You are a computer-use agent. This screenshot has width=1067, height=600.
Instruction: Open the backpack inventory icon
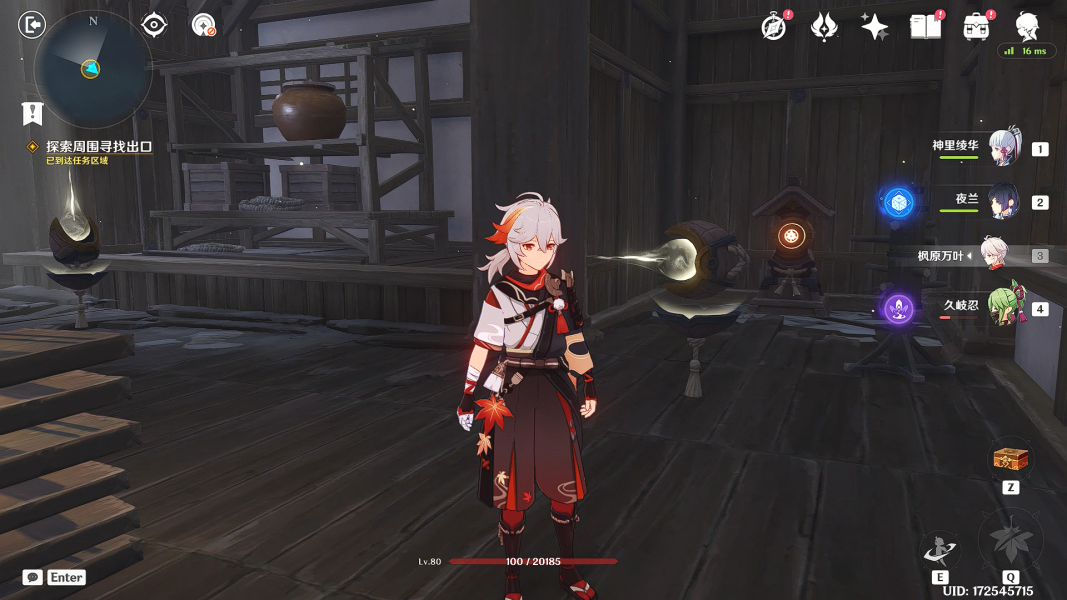pyautogui.click(x=976, y=27)
